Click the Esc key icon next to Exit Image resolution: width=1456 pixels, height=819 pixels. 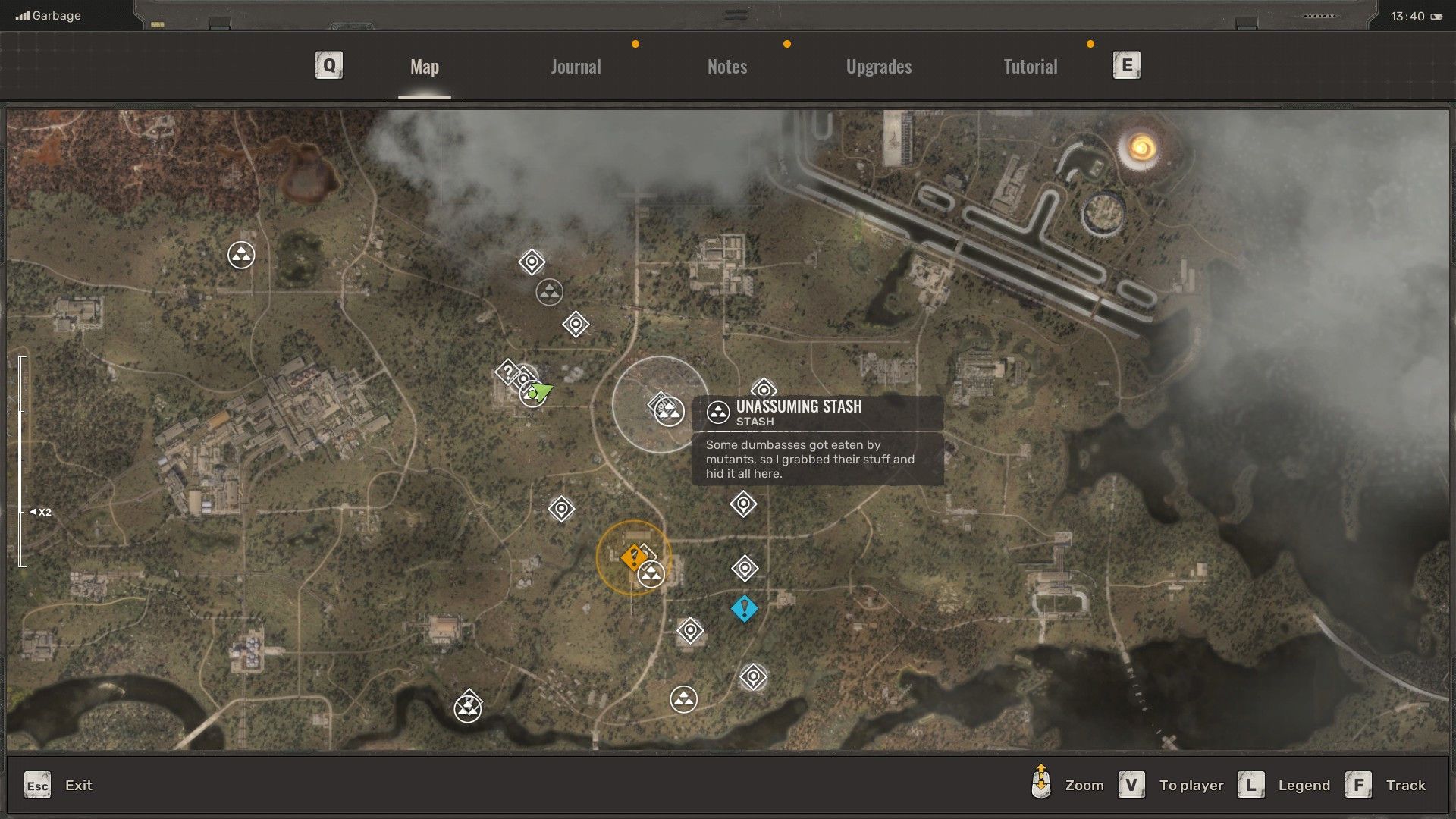38,786
